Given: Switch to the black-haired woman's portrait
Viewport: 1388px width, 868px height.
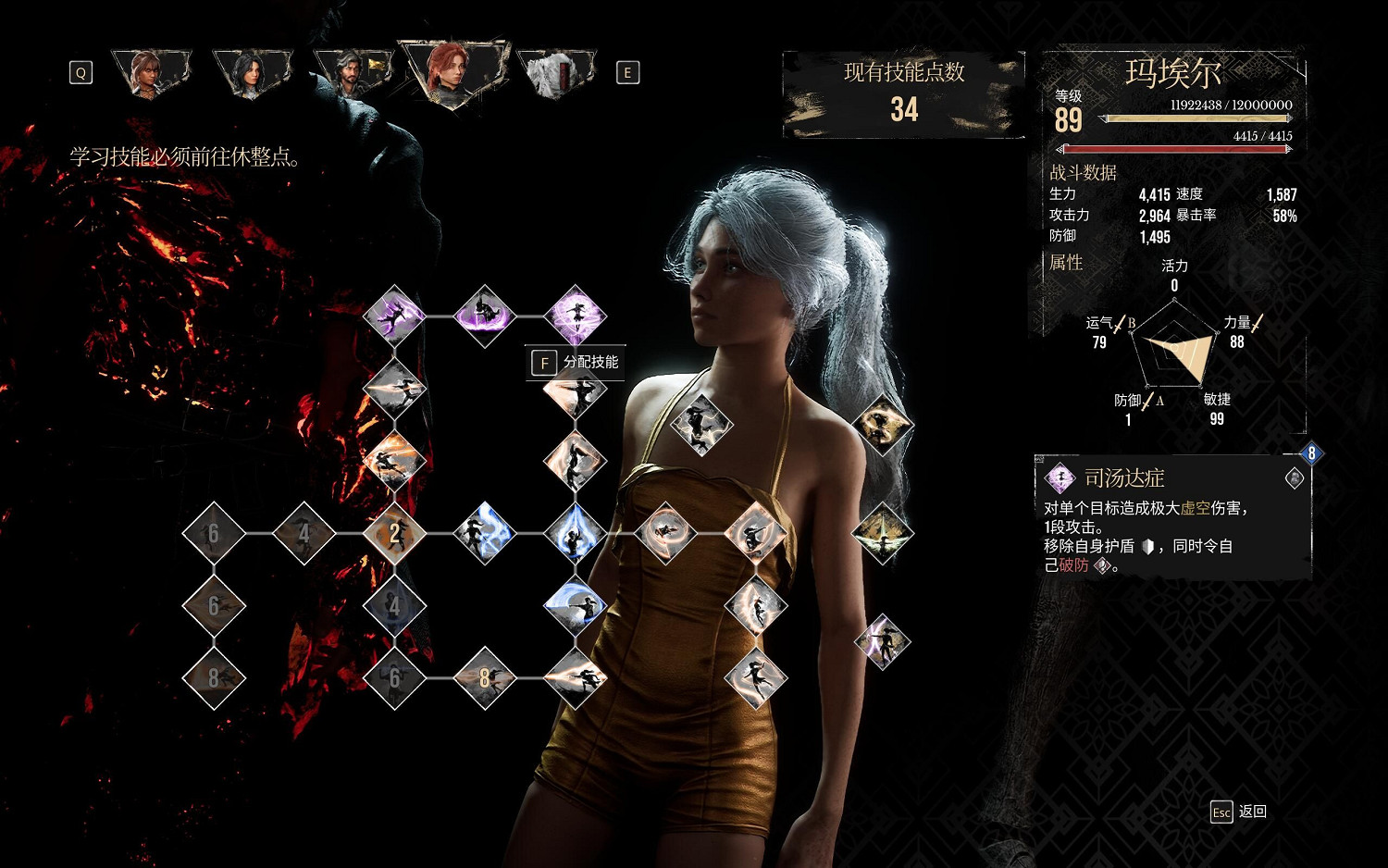Looking at the screenshot, I should (x=251, y=72).
